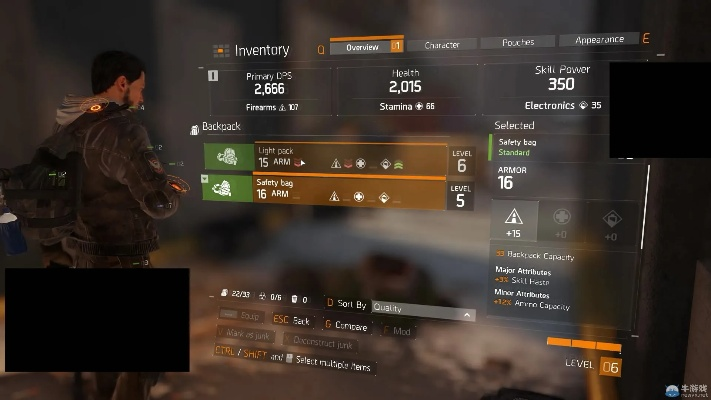Switch to the Overview tab
The width and height of the screenshot is (711, 400).
click(361, 46)
